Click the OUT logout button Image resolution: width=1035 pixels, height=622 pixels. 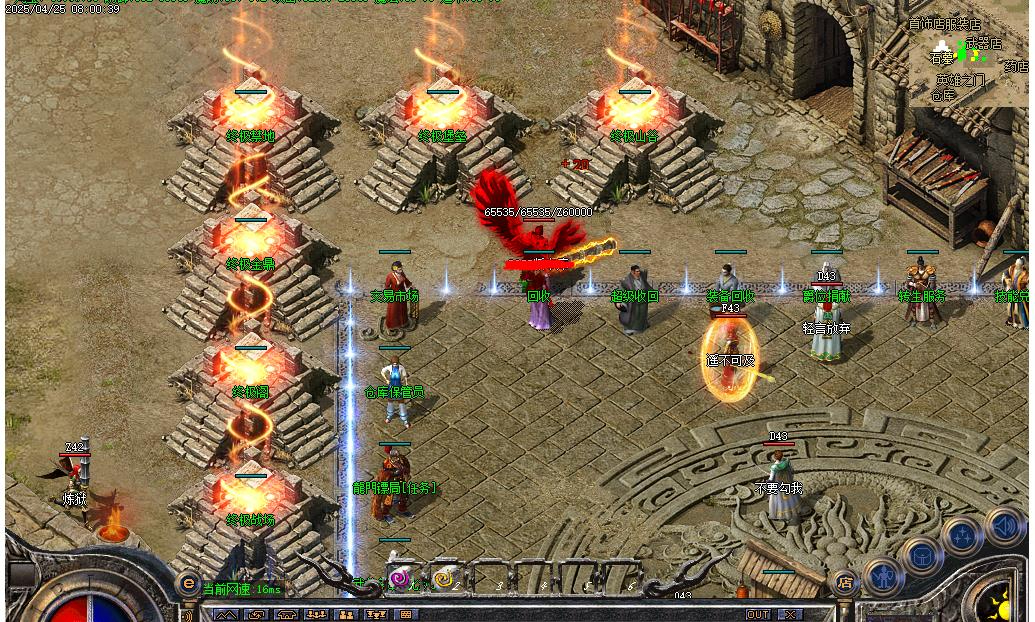click(x=758, y=614)
